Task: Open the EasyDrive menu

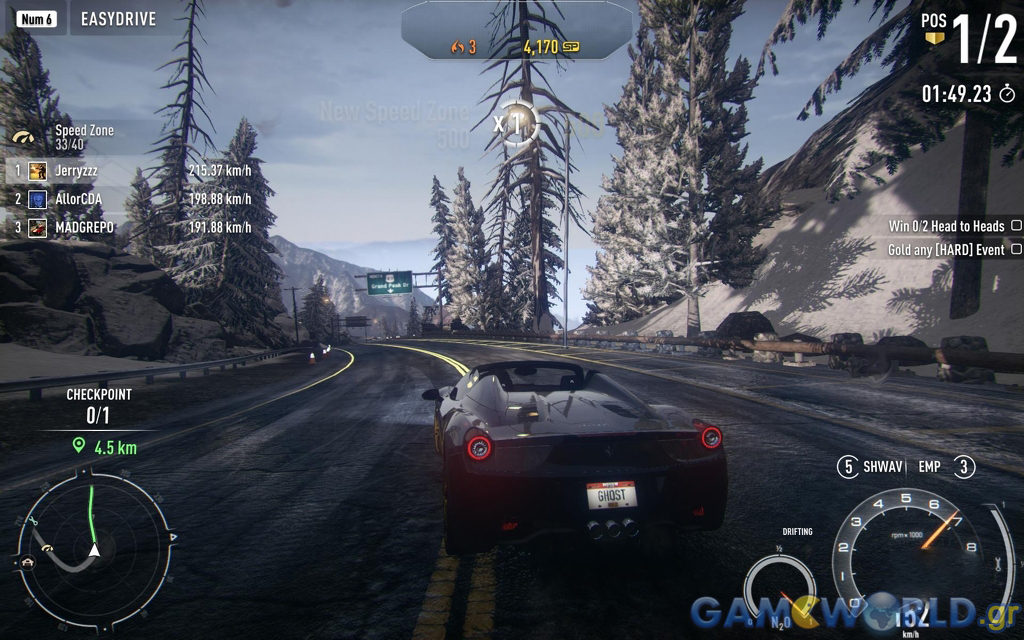Action: pos(118,19)
